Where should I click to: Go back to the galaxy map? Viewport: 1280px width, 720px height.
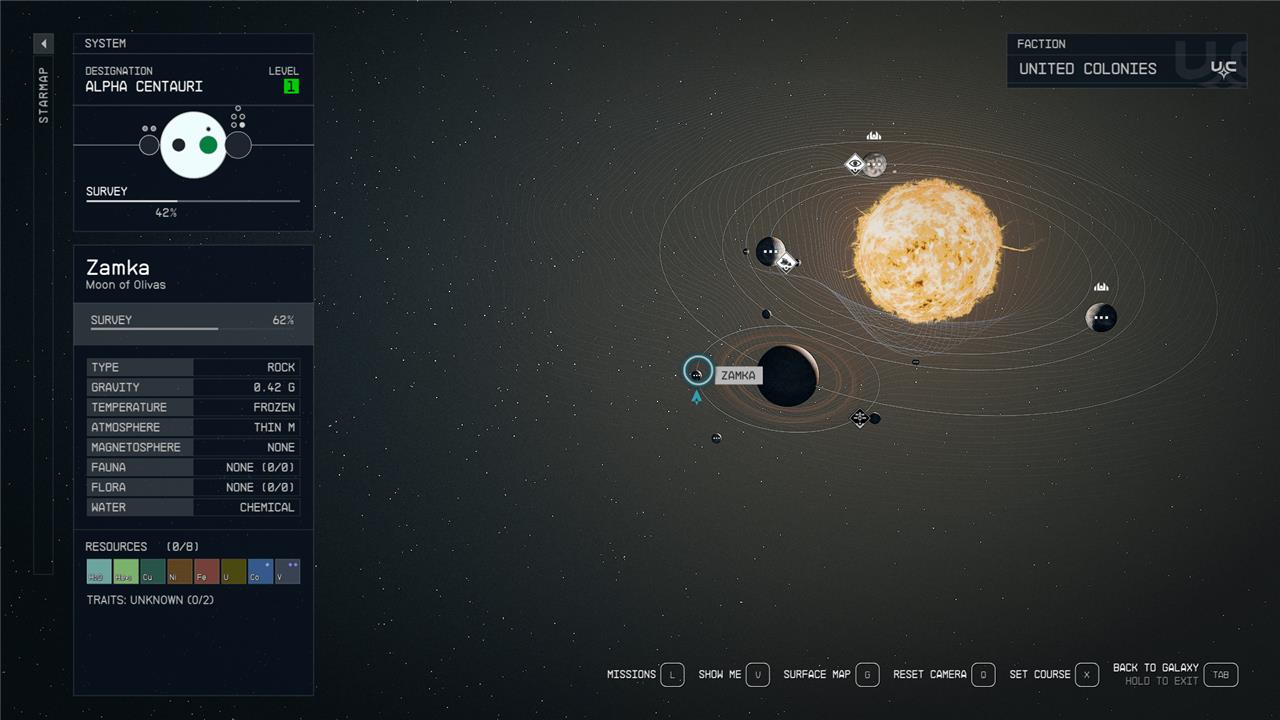click(x=1220, y=675)
